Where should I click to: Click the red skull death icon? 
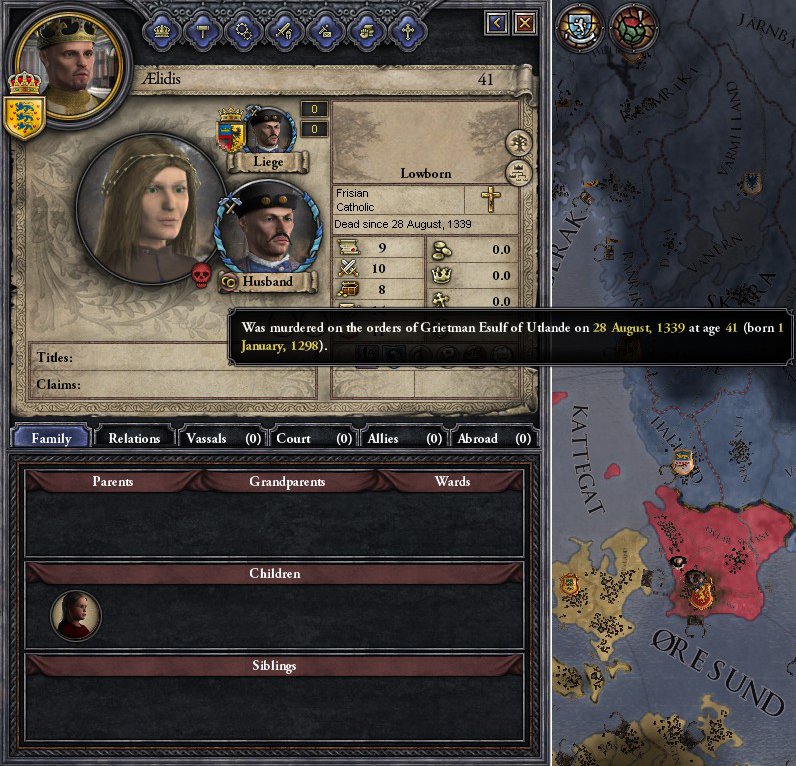tap(200, 275)
